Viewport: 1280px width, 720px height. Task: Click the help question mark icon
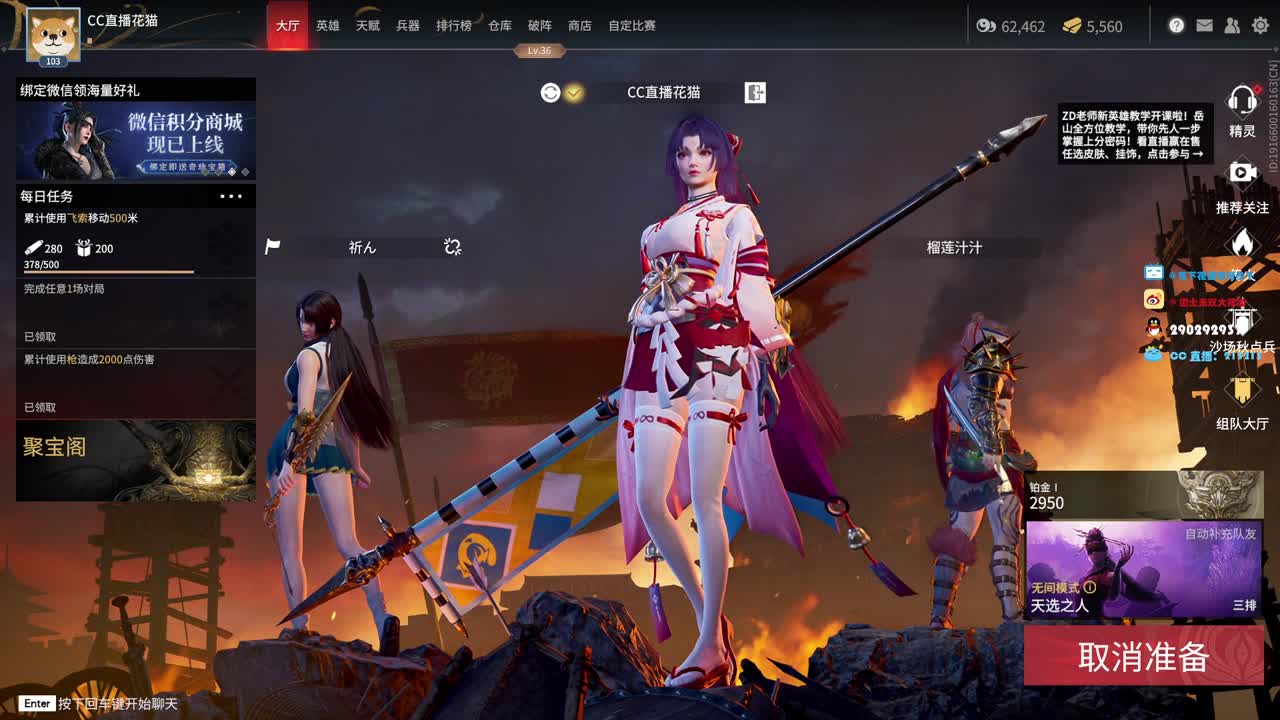[1176, 25]
